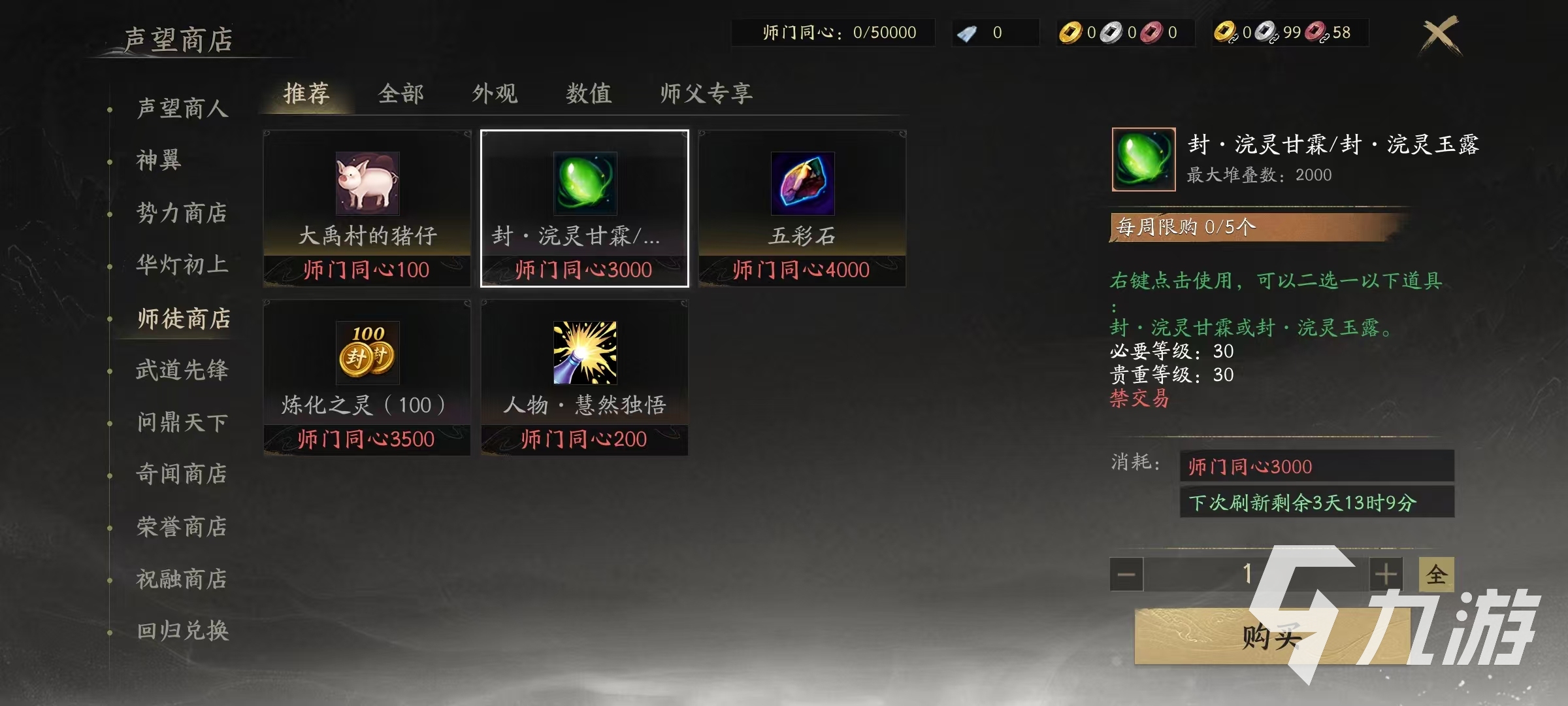The image size is (1568, 706).
Task: Click the 封·浣灵甘霖 green orb icon
Action: pos(583,185)
